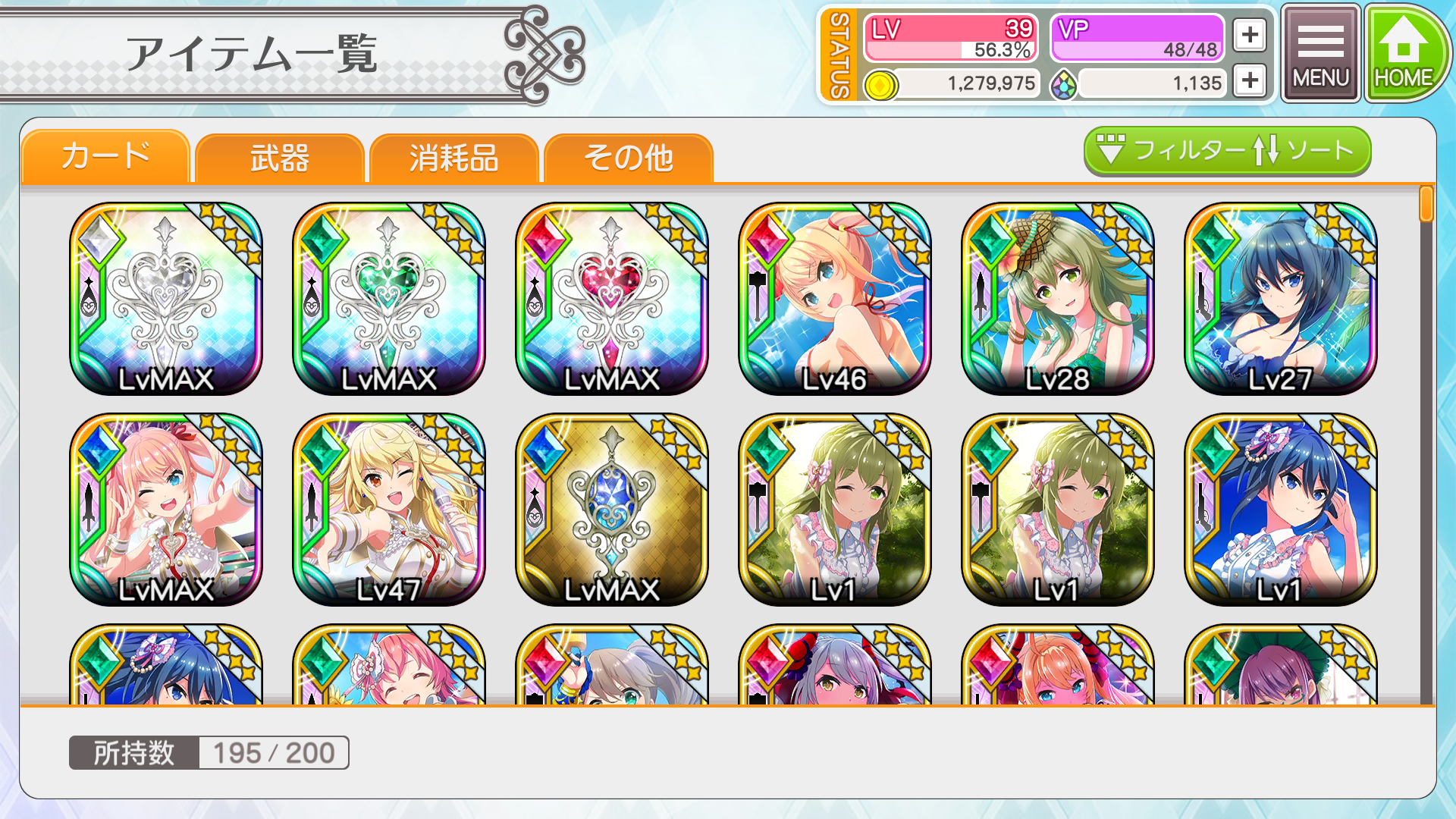Tap the plus next to the gem count

pos(1250,80)
